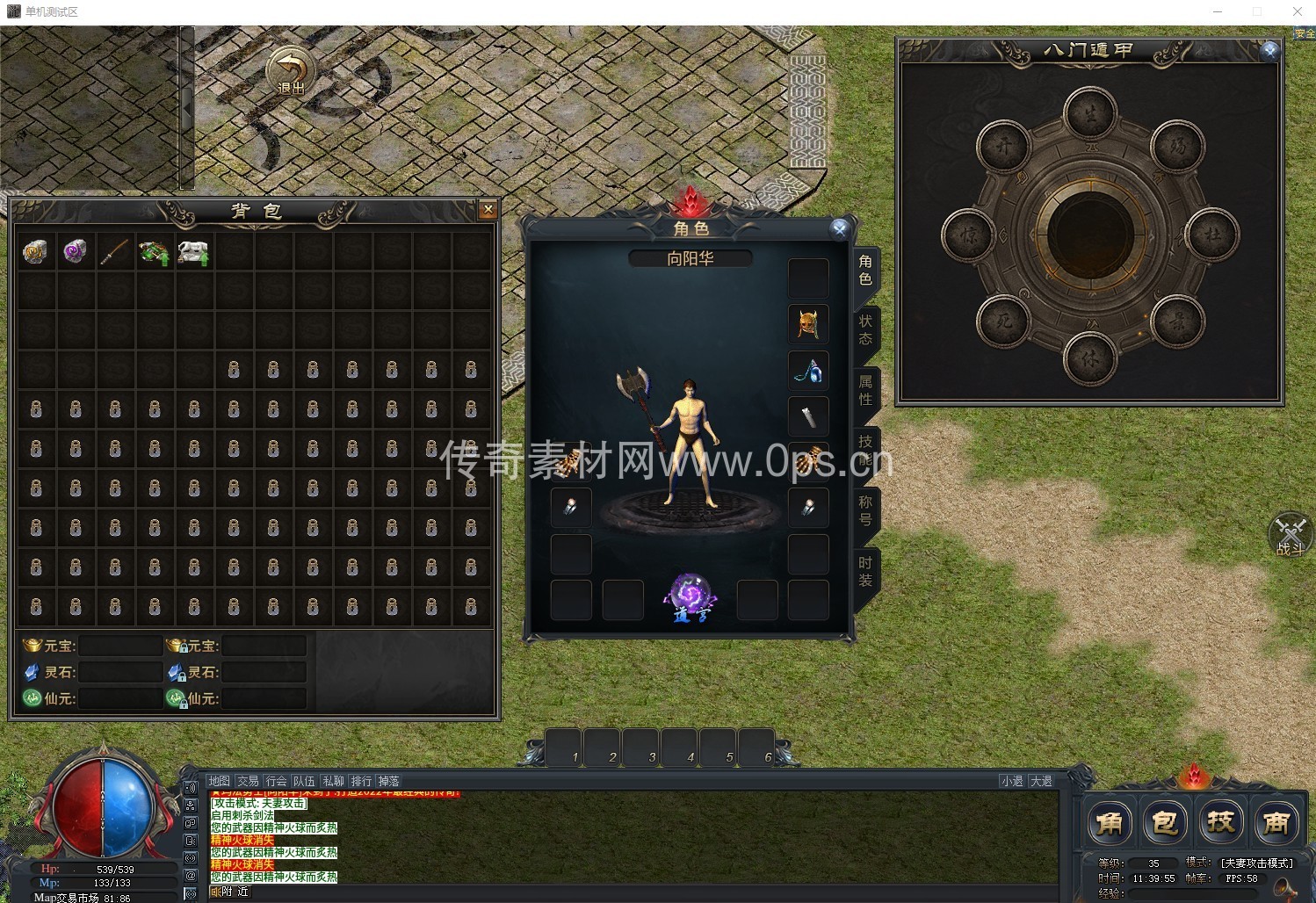The height and width of the screenshot is (903, 1316).
Task: Click the purple 道号 orb
Action: click(x=691, y=597)
